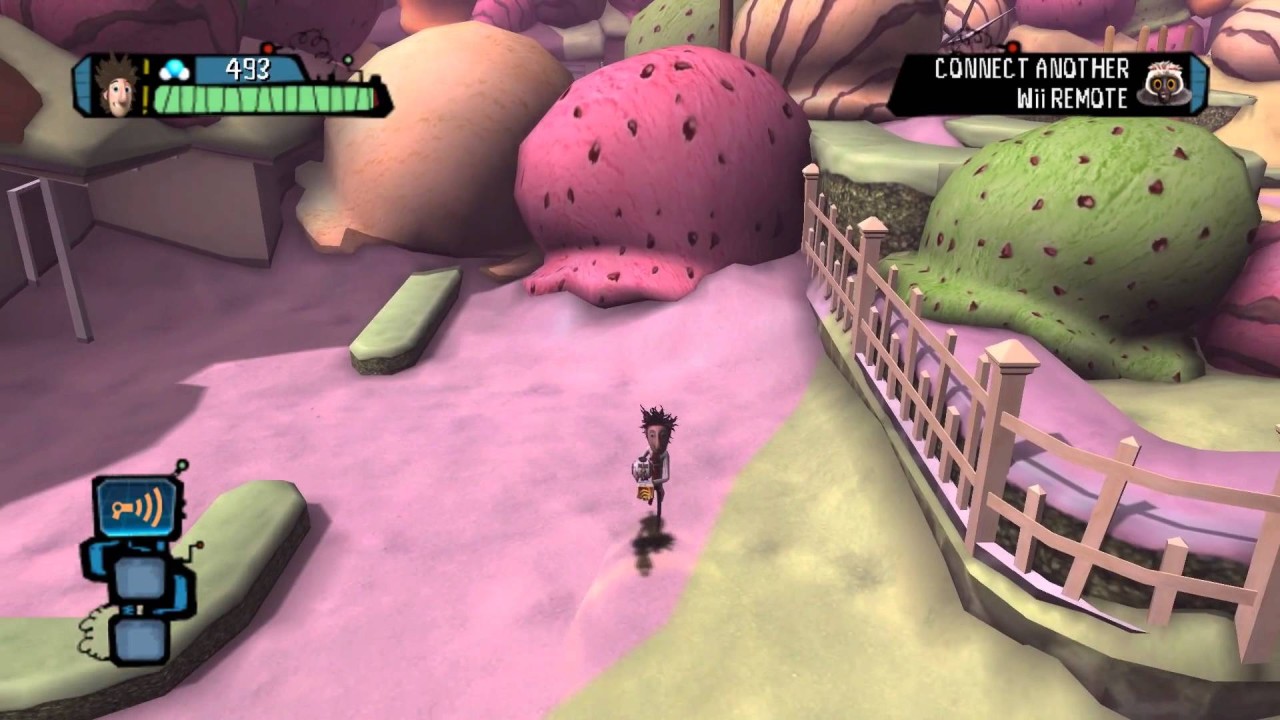Select the monkey portrait for player two
1280x720 pixels.
1164,83
